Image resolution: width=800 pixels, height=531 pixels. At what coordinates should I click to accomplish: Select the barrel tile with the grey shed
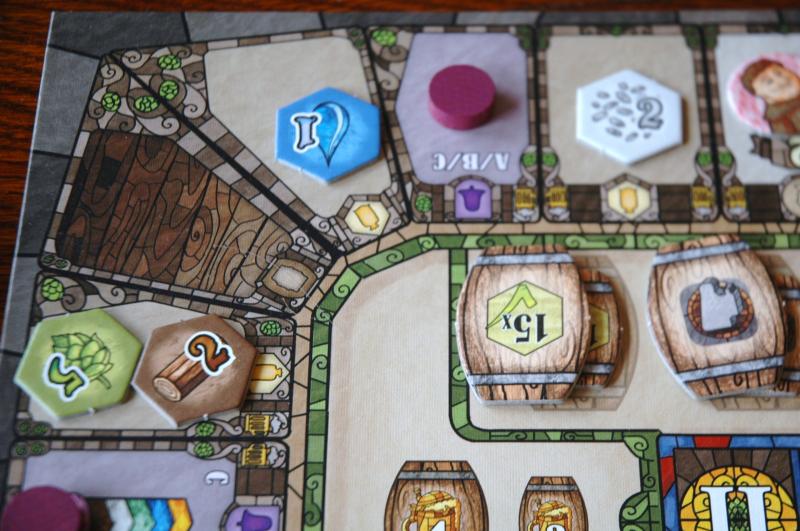714,312
